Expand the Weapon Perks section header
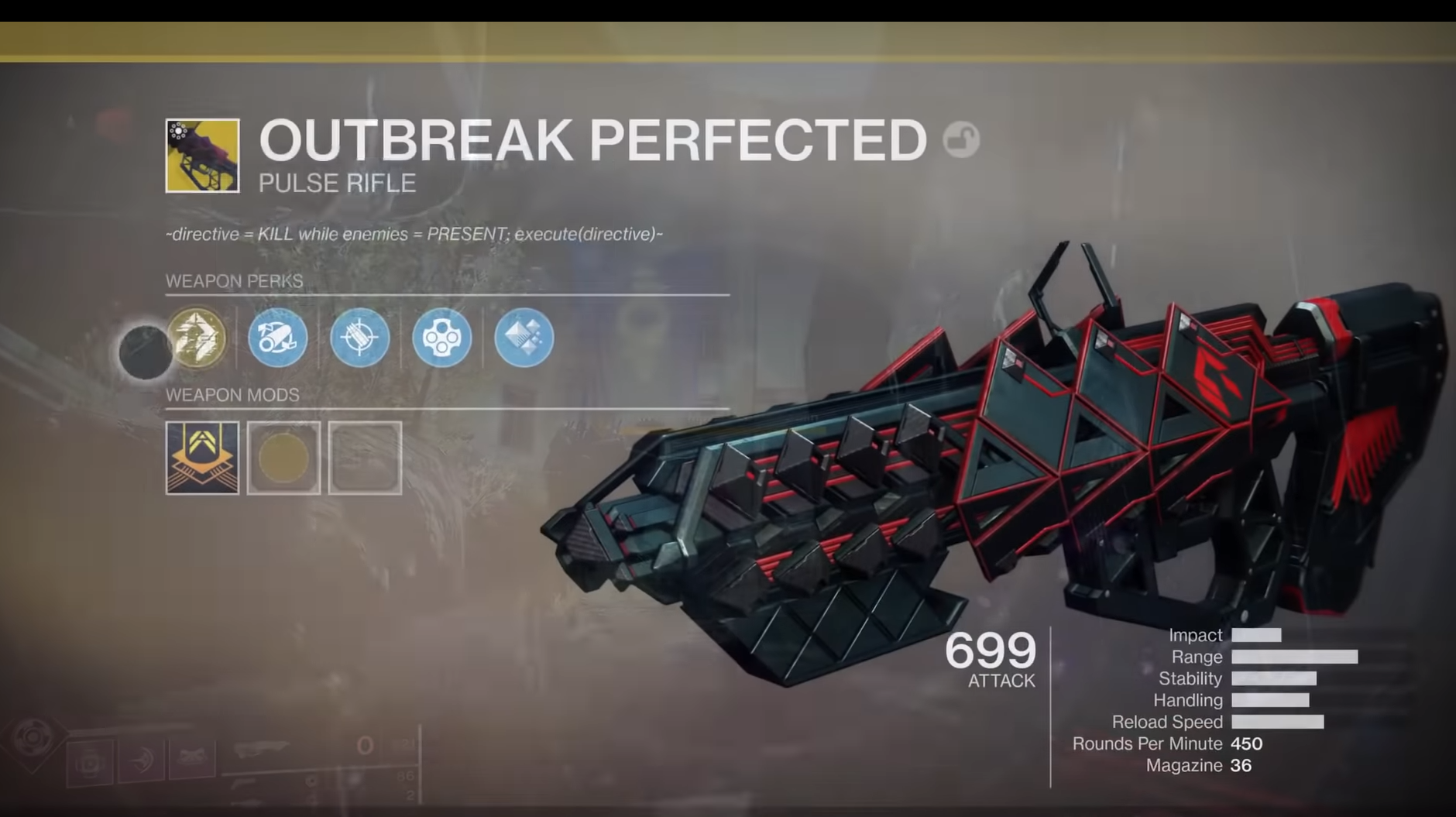The width and height of the screenshot is (1456, 817). pos(235,280)
